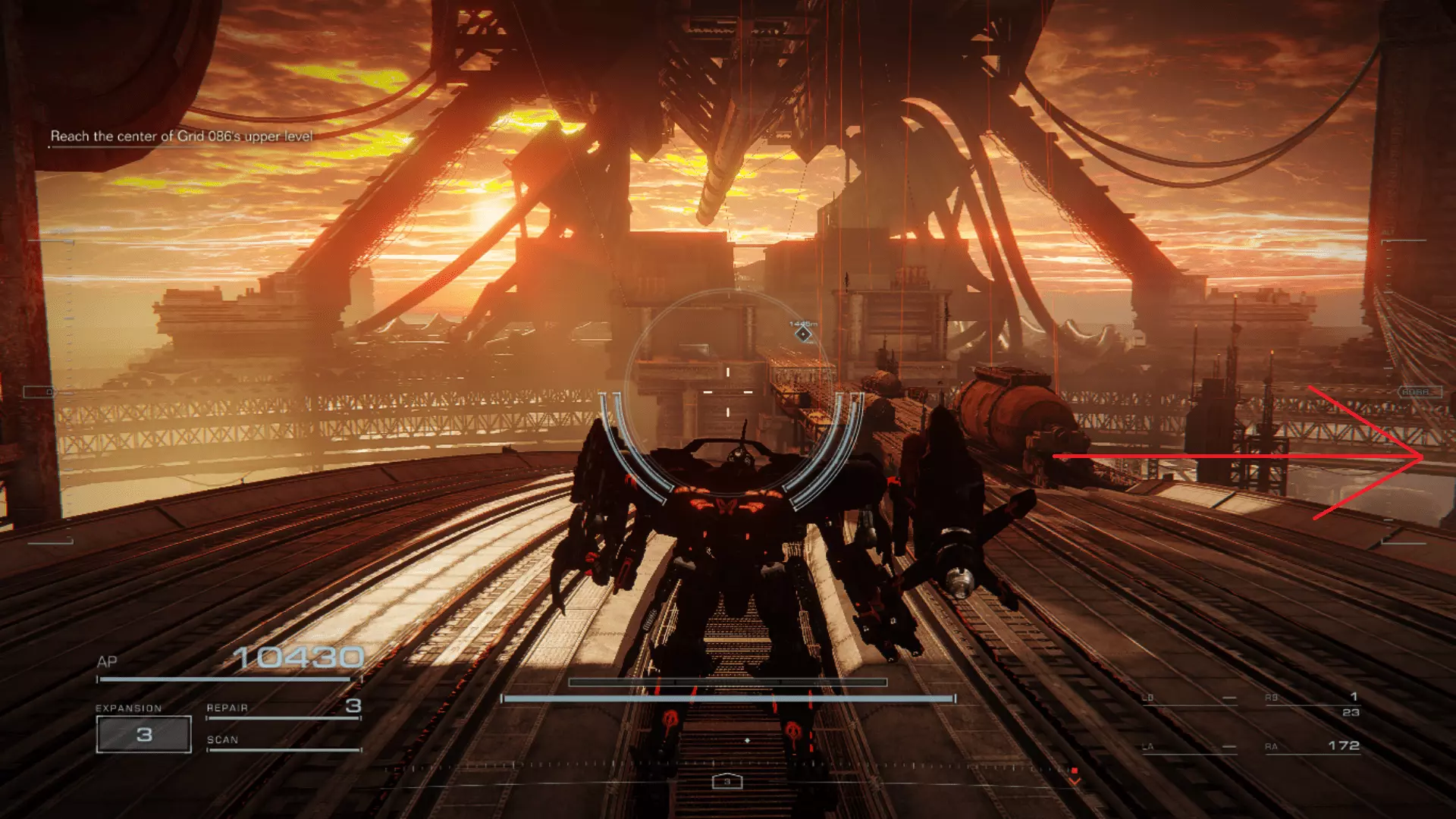Screen dimensions: 1456x819
Task: Use the Repair kit entry
Action: 283,708
